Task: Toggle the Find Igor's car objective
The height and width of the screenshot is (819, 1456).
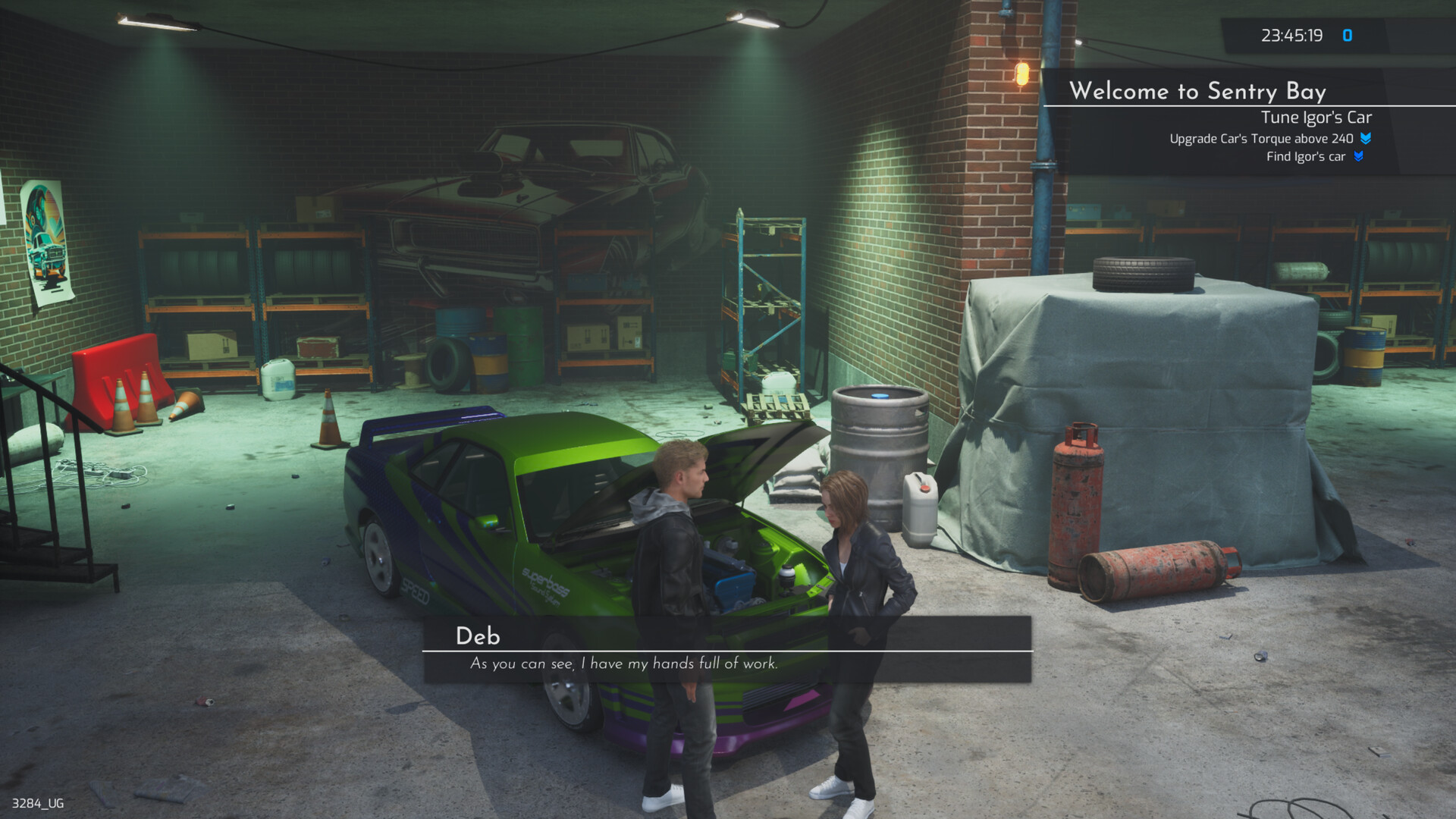Action: 1306,156
